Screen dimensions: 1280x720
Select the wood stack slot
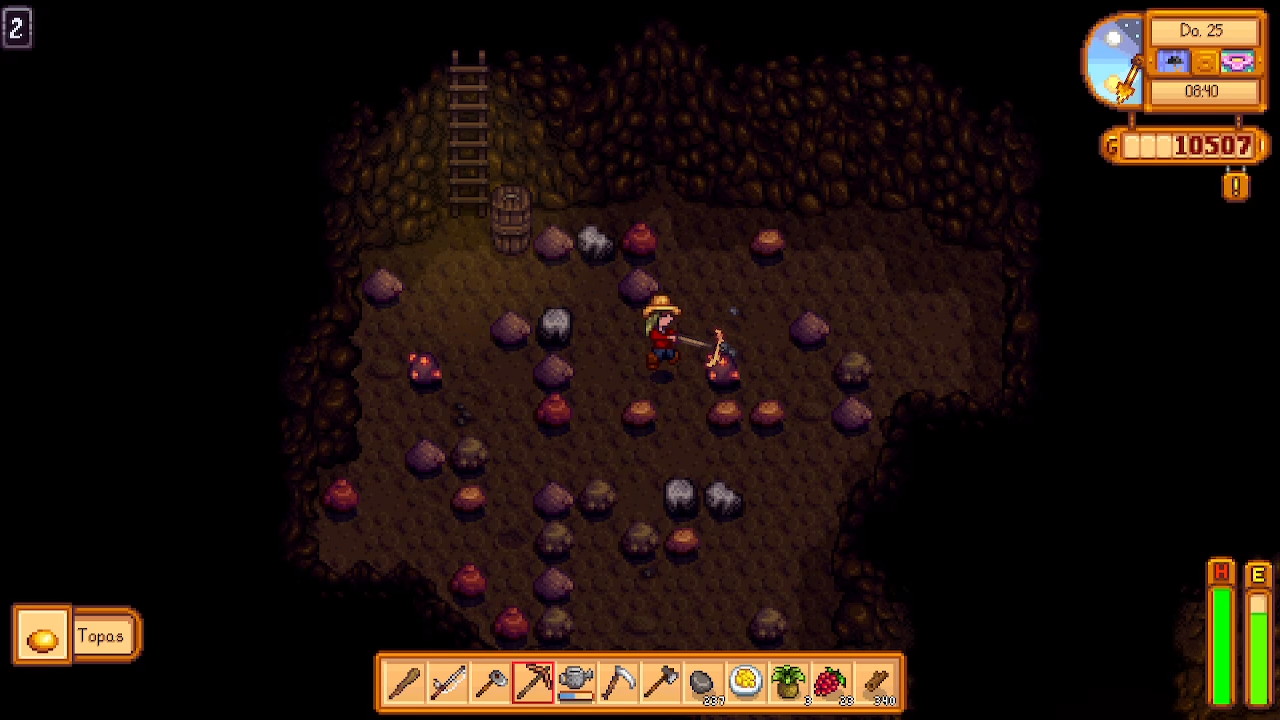[876, 683]
